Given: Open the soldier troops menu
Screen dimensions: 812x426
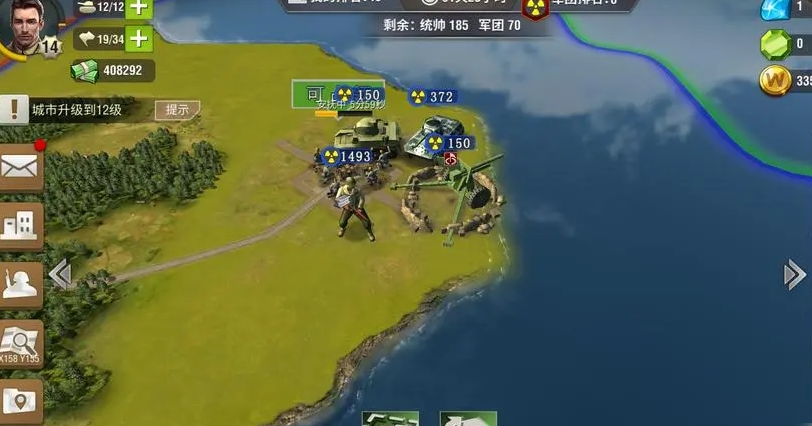Looking at the screenshot, I should point(21,284).
